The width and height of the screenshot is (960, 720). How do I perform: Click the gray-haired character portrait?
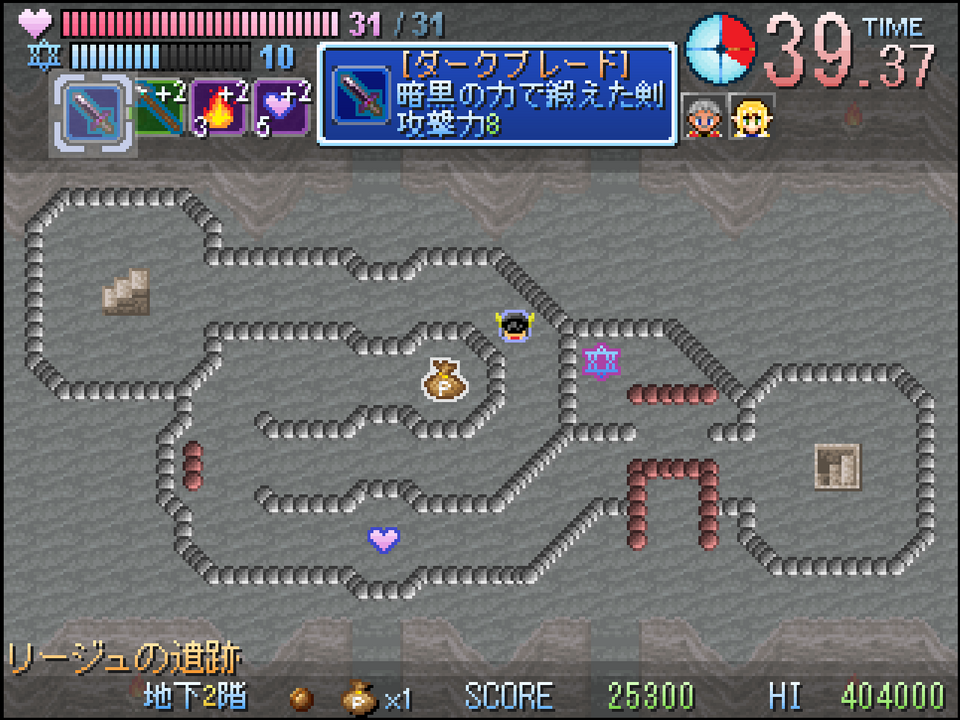pos(703,117)
